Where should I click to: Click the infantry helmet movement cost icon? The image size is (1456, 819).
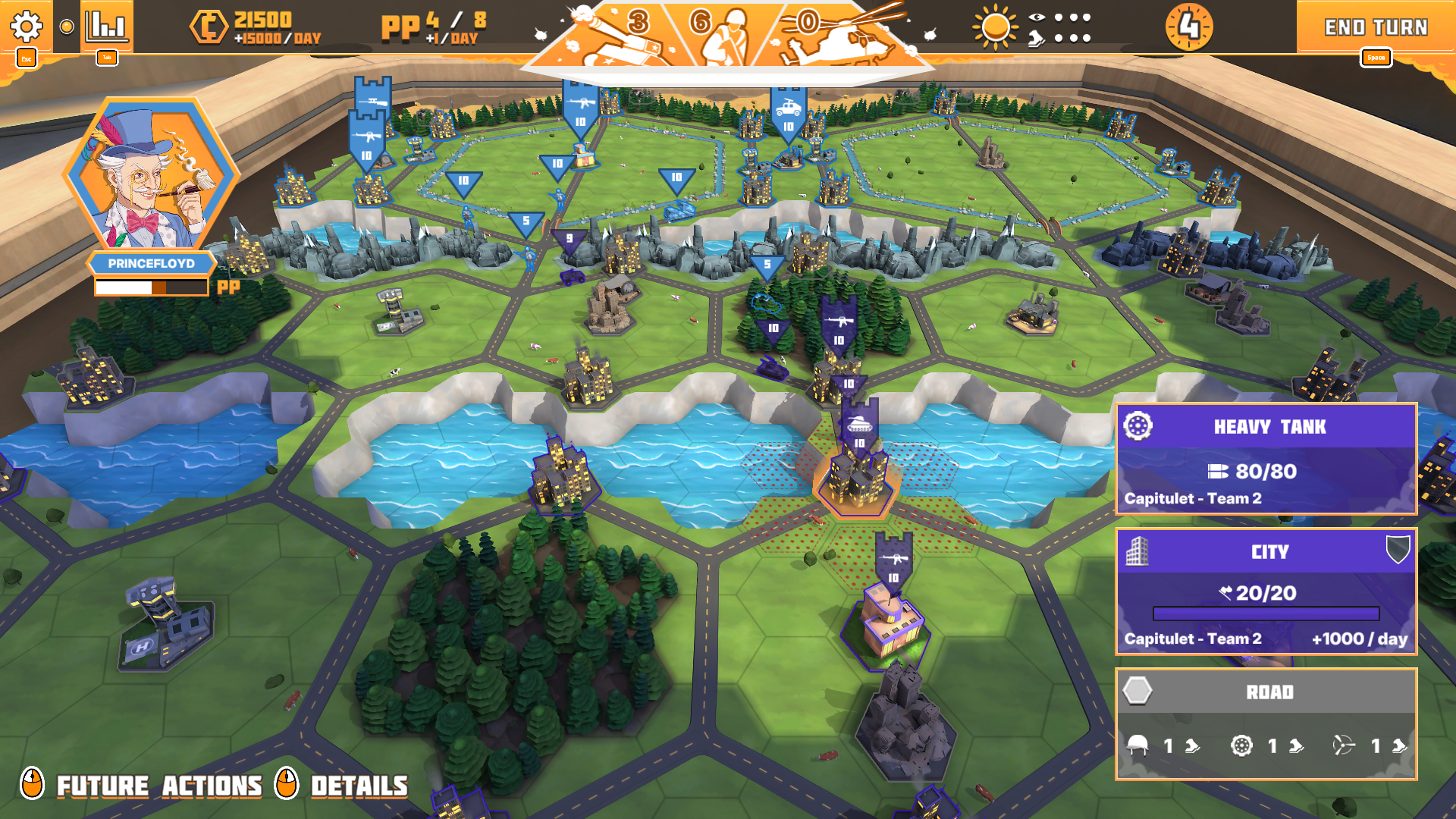pos(1135,746)
